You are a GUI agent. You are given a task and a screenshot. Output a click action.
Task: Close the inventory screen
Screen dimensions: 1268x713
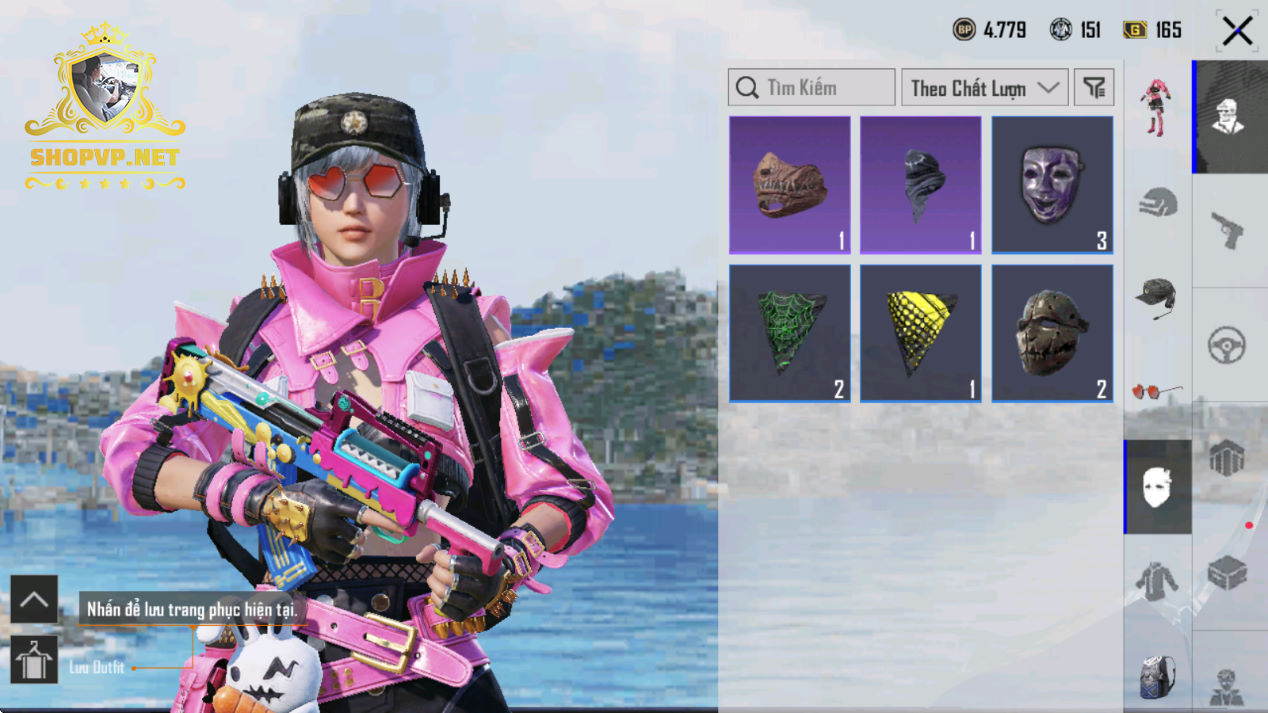1237,31
